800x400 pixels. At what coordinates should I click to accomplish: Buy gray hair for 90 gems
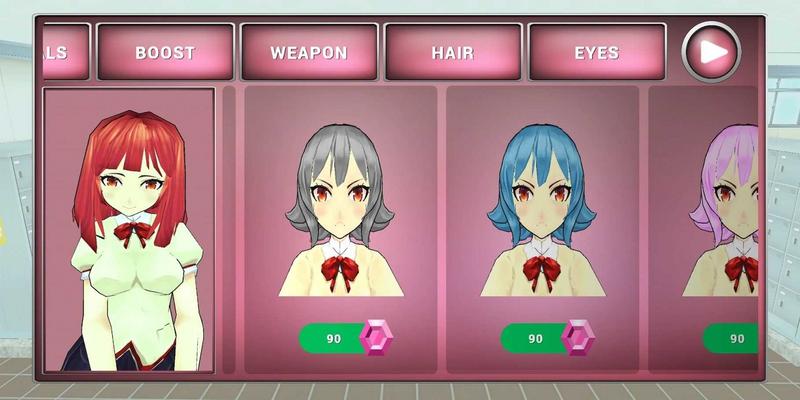pos(345,339)
